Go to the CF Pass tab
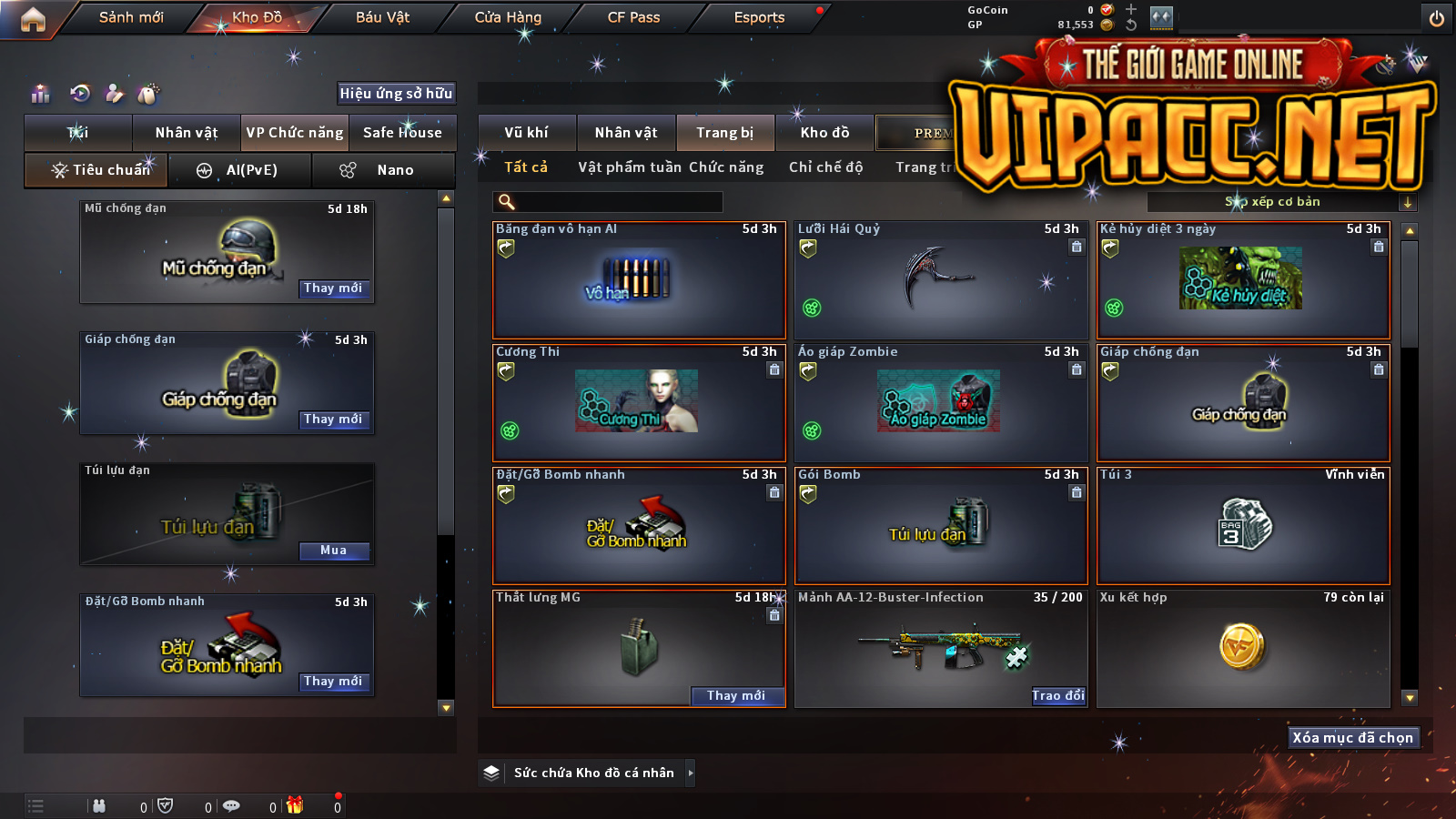The height and width of the screenshot is (819, 1456). [x=633, y=17]
